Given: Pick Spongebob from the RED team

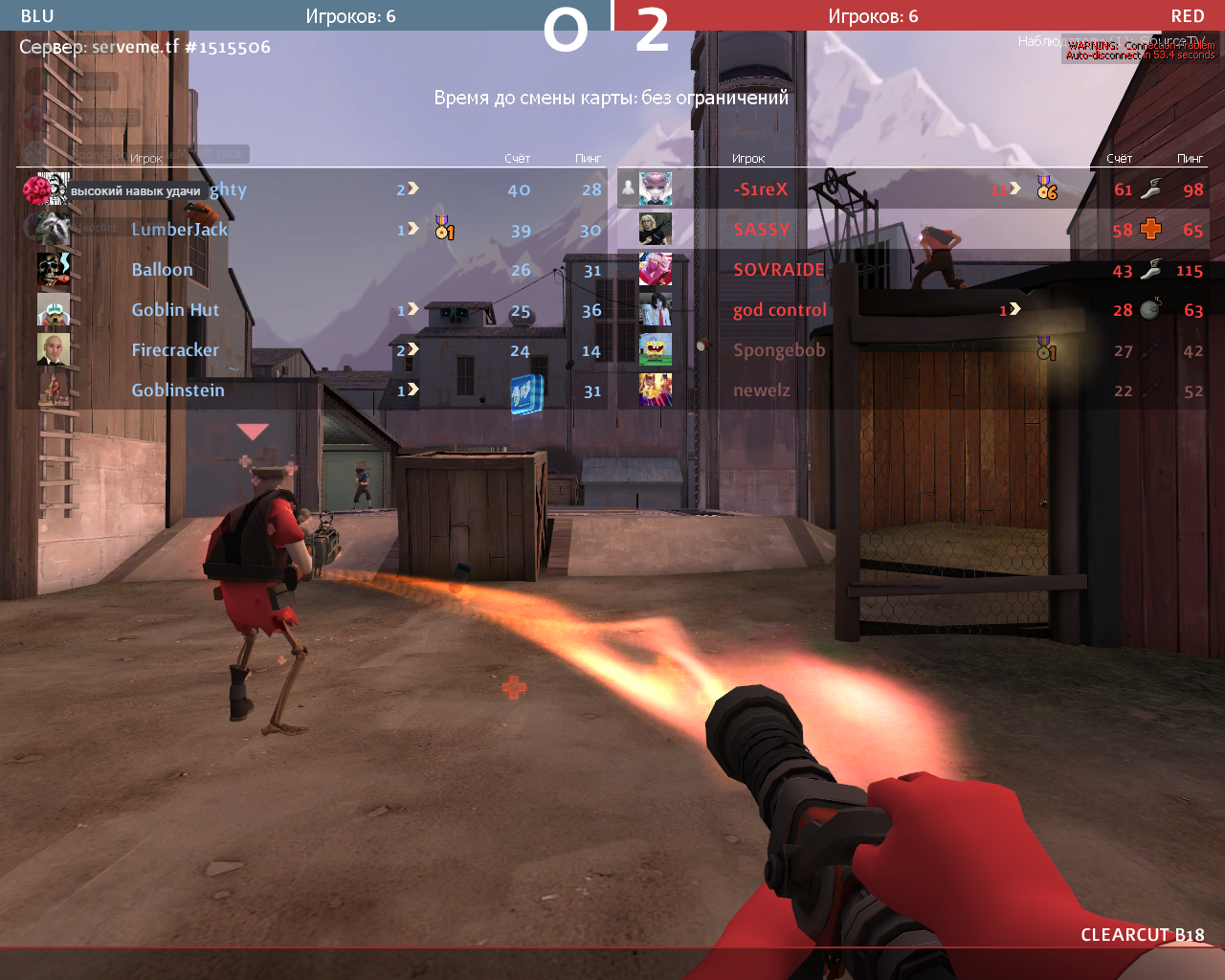Looking at the screenshot, I should point(779,350).
